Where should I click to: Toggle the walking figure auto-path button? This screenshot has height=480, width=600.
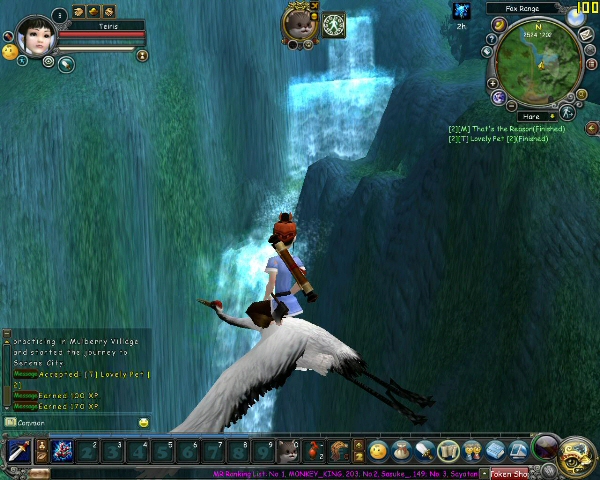point(567,110)
